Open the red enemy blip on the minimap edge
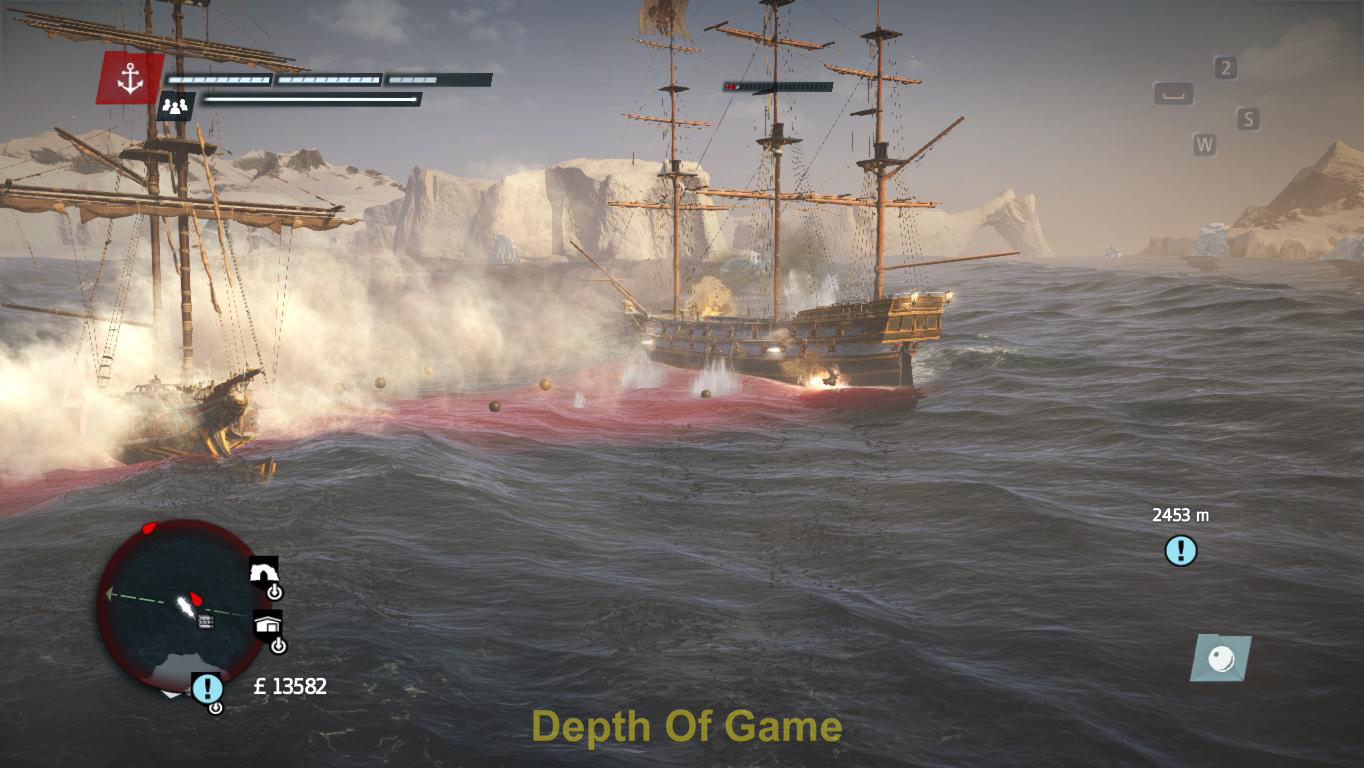The image size is (1364, 768). 149,526
